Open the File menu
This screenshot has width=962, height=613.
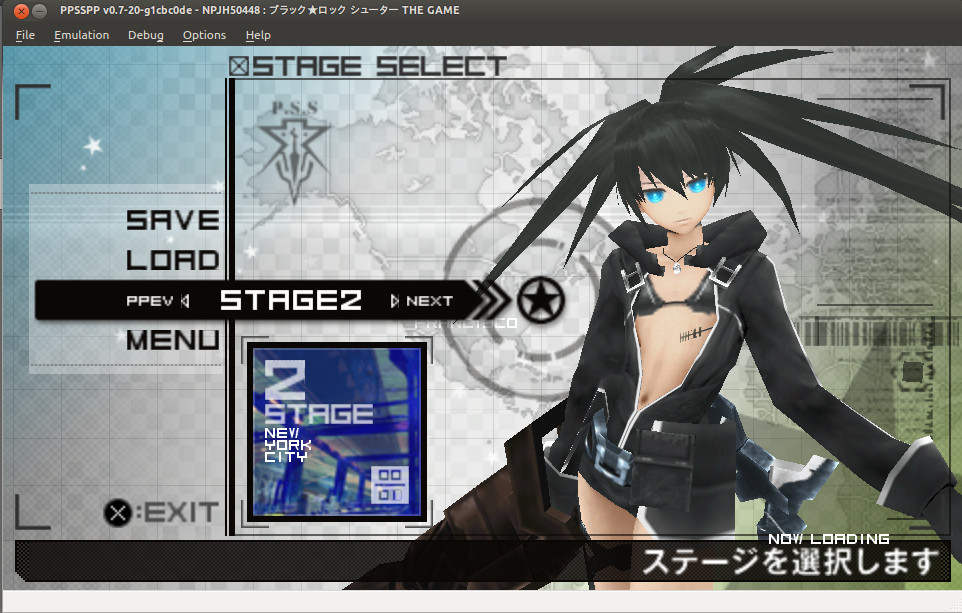pyautogui.click(x=25, y=35)
